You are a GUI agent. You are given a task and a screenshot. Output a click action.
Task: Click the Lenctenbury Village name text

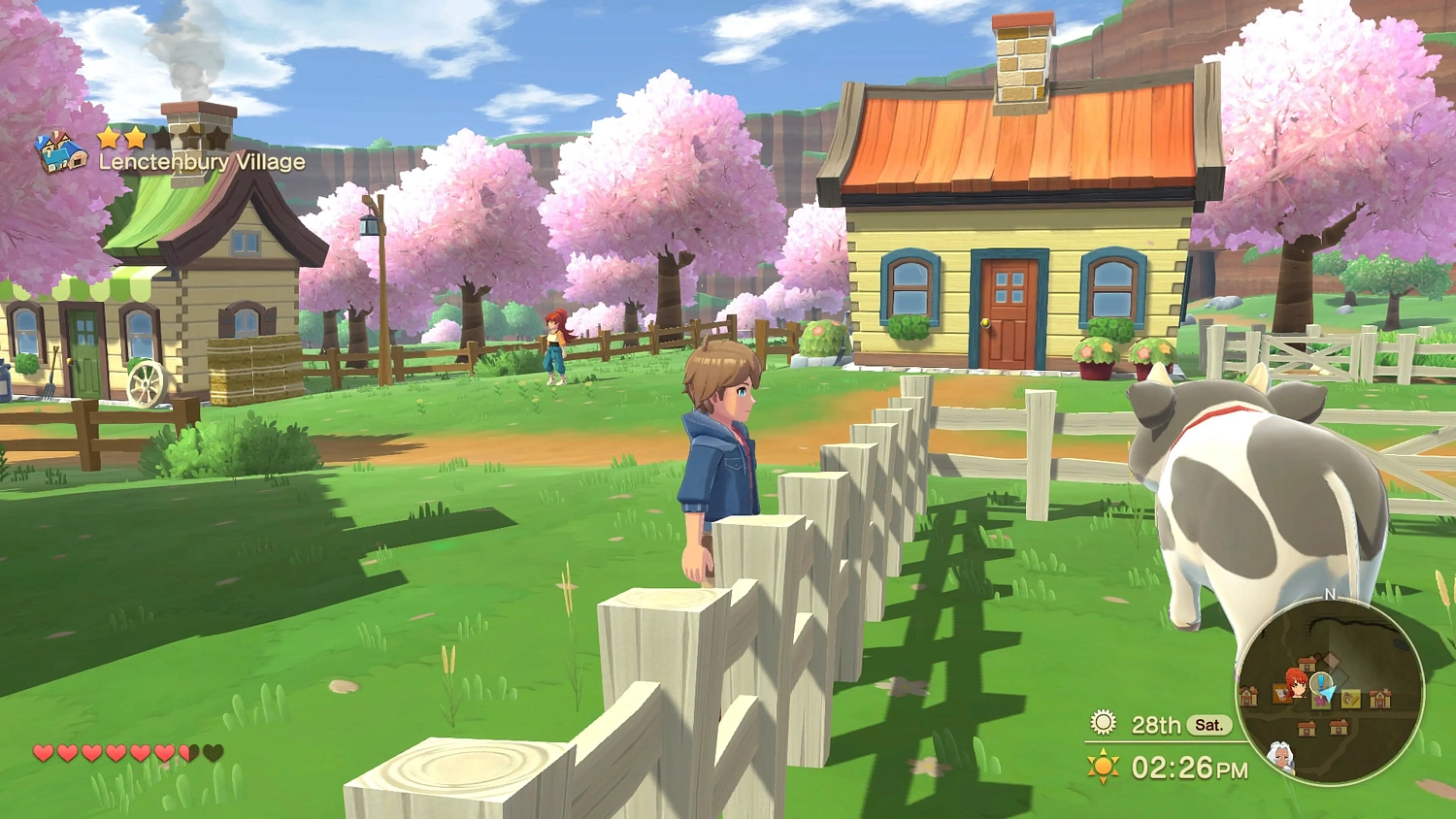202,161
